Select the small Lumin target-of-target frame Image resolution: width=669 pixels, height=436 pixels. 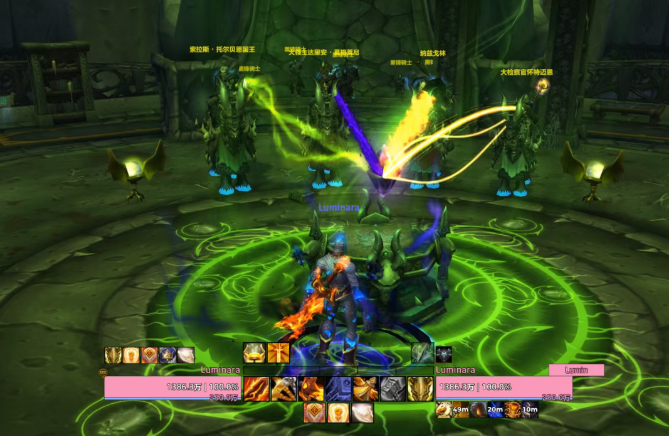coord(576,370)
